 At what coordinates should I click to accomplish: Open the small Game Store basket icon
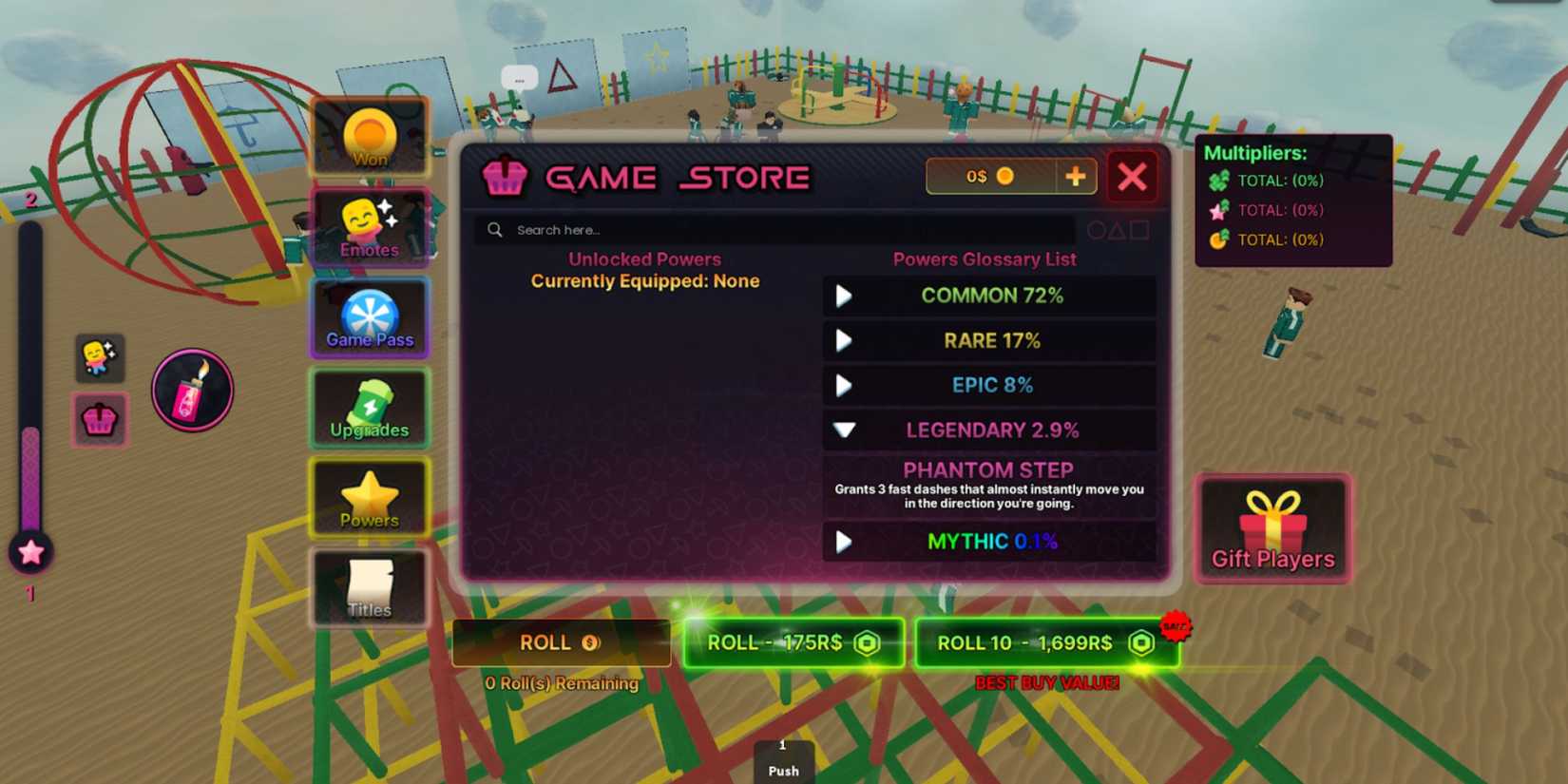(99, 421)
